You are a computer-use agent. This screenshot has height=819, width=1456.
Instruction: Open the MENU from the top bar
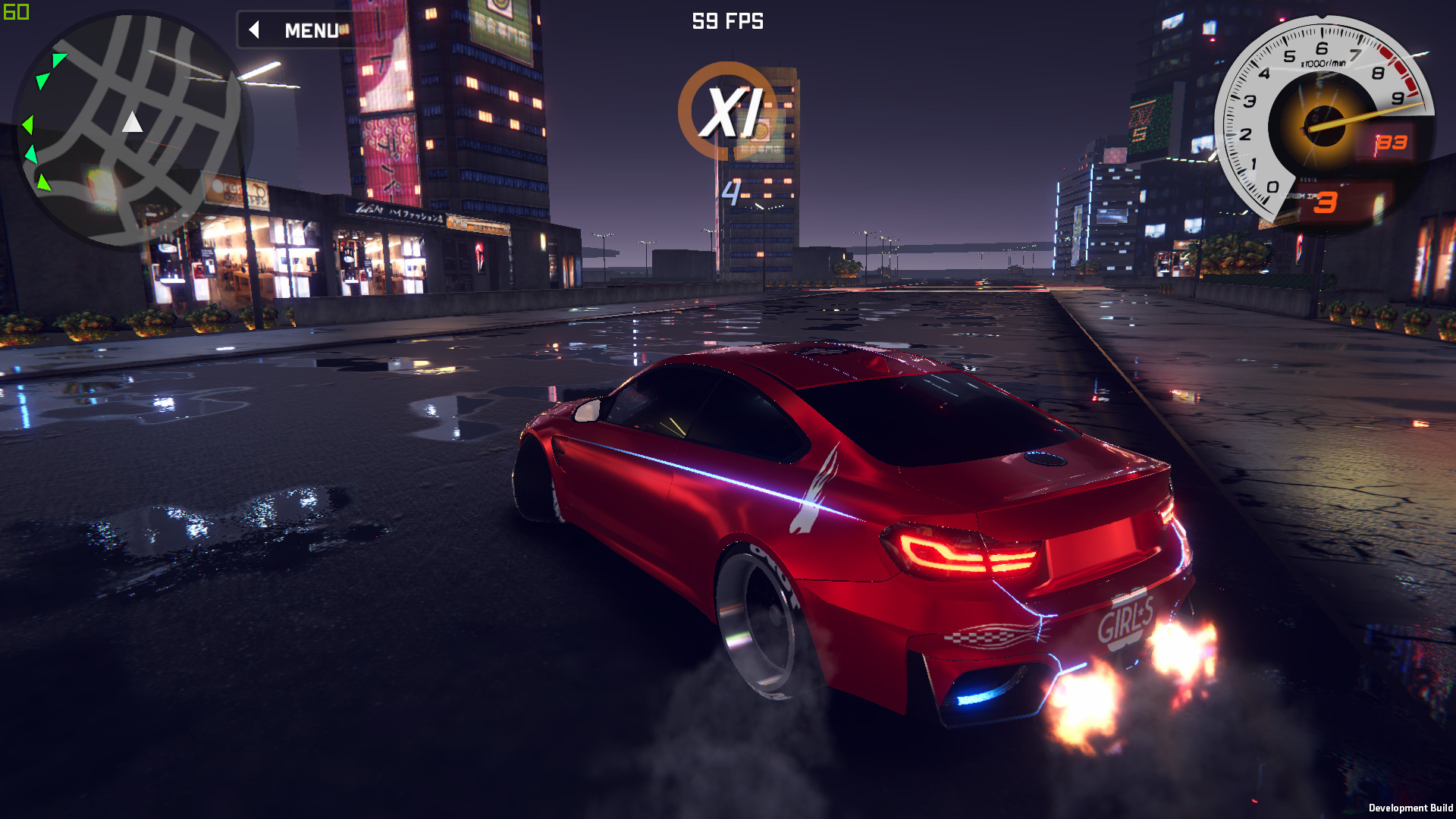coord(311,30)
